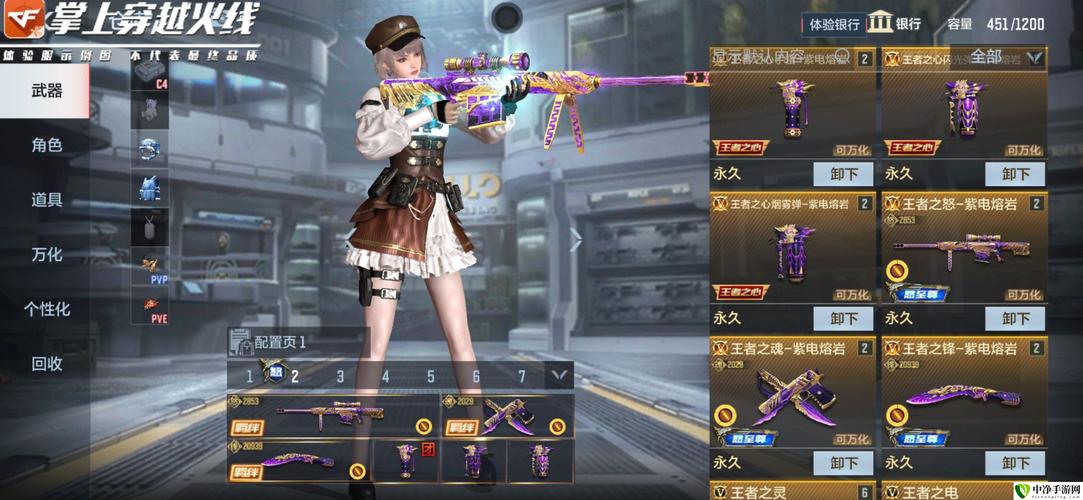Go to the 个性化 tab
1083x500 pixels.
click(x=46, y=309)
